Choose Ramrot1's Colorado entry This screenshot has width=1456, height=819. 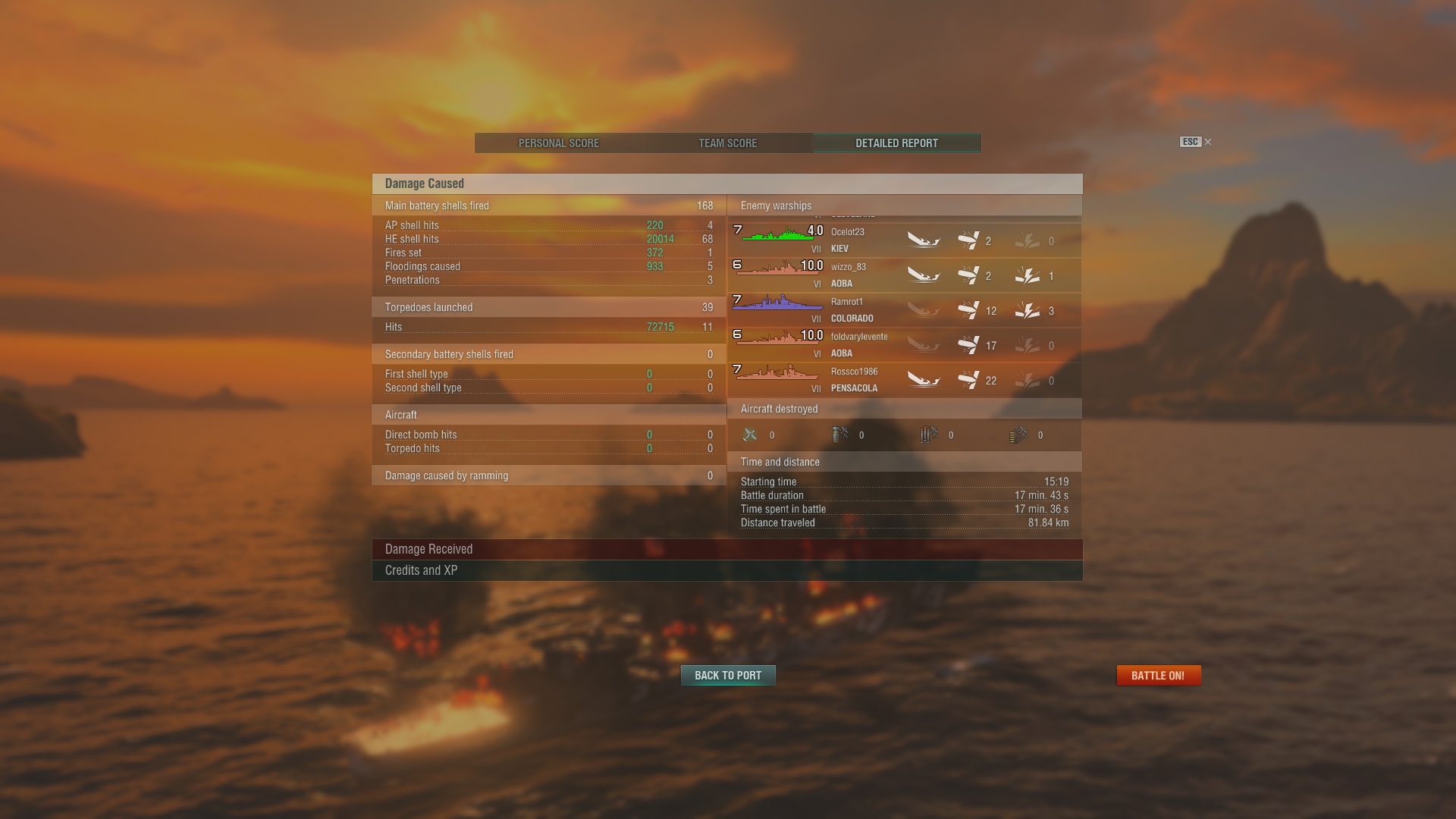tap(904, 310)
